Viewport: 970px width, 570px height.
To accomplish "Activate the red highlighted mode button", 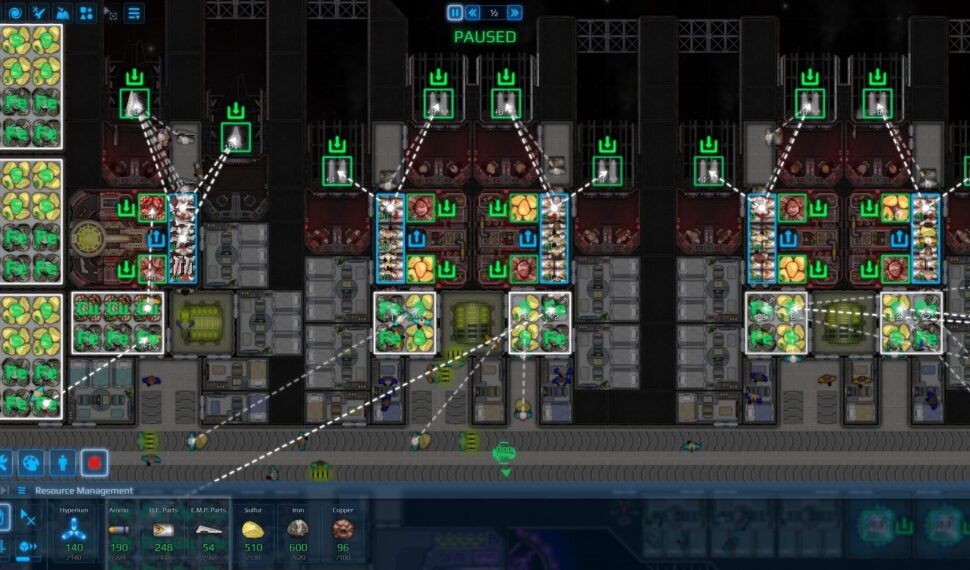I will [x=94, y=462].
